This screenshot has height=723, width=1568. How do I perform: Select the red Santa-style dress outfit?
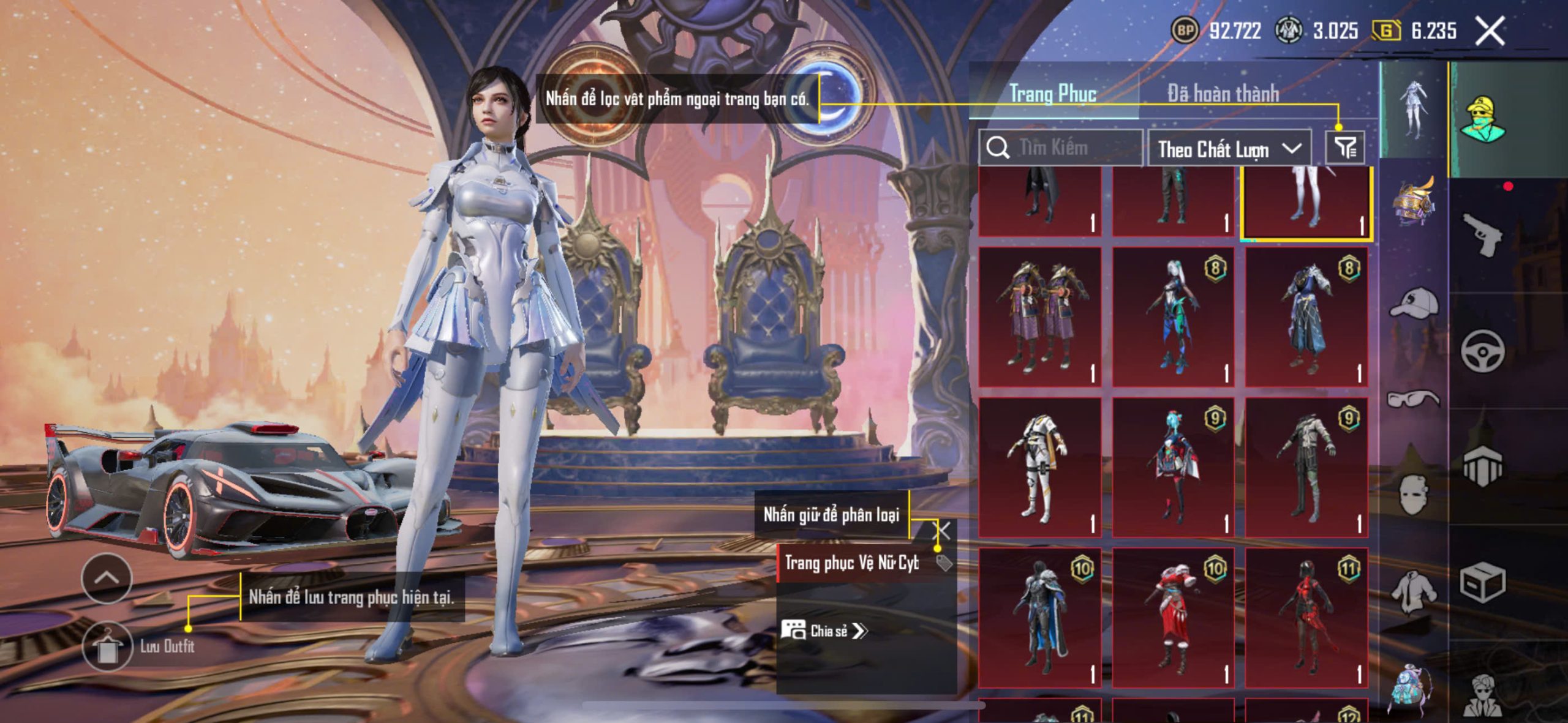[1173, 618]
